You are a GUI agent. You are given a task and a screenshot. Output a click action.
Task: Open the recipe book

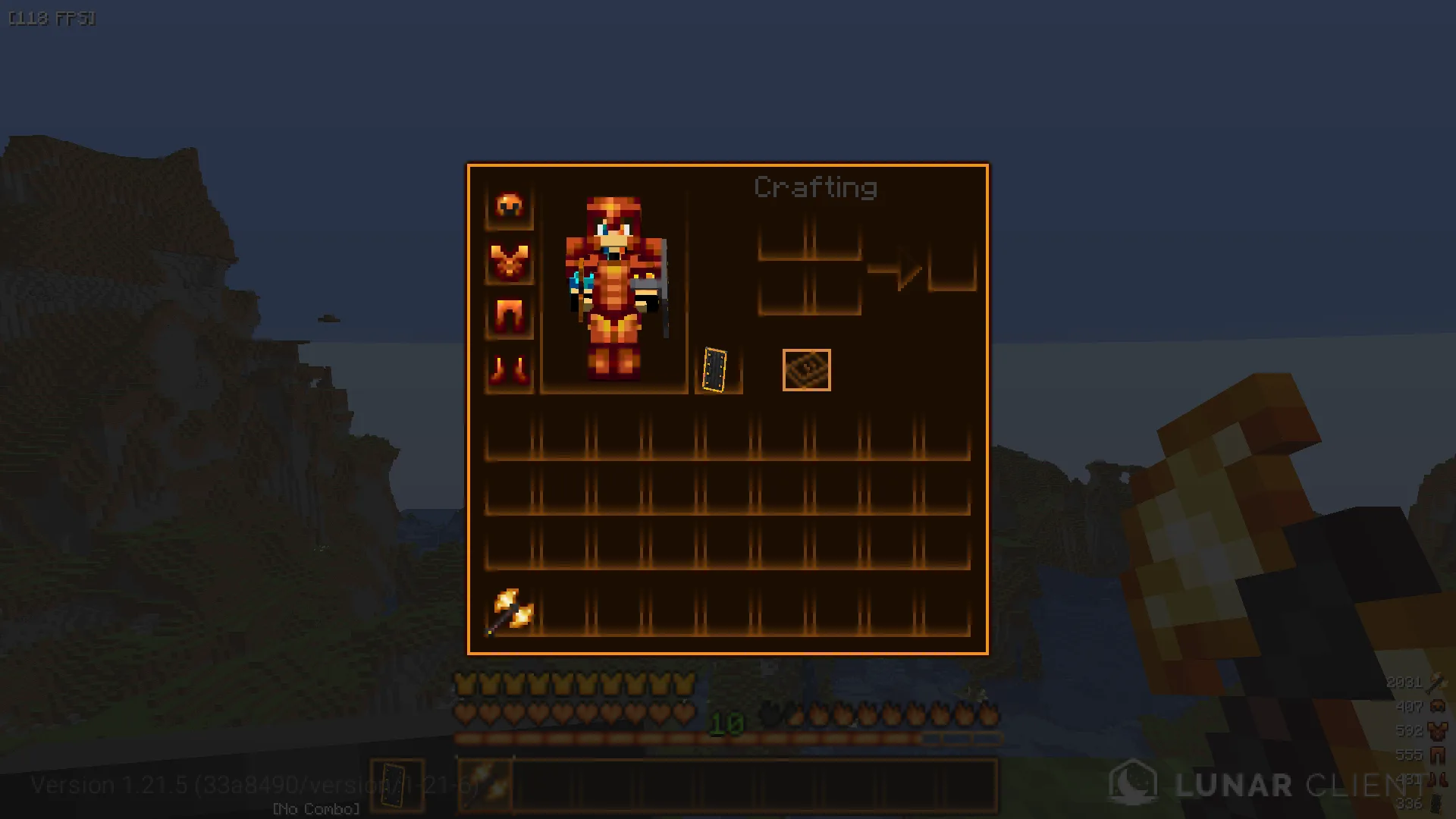[x=806, y=370]
